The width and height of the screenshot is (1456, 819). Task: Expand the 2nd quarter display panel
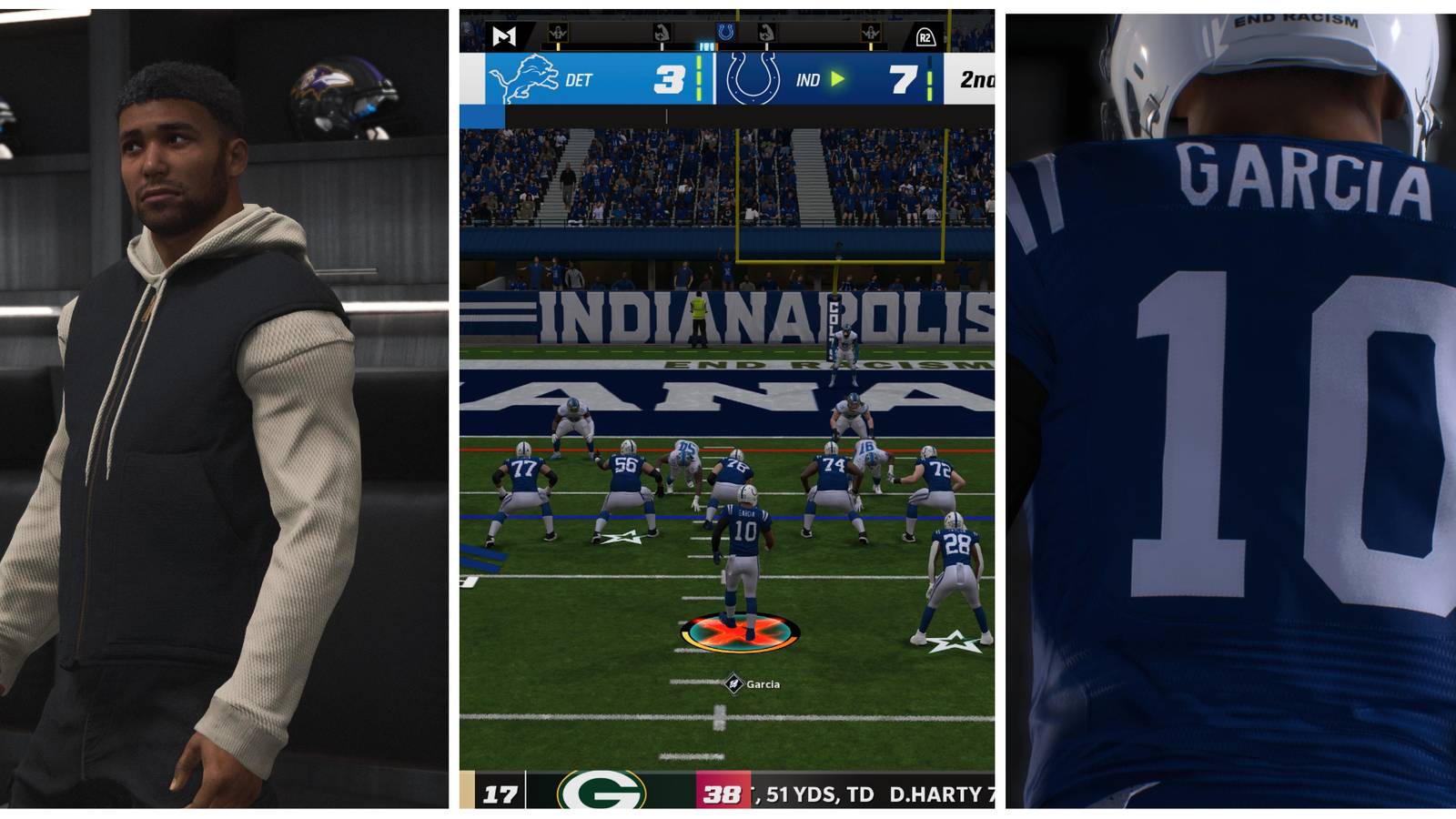[x=977, y=78]
